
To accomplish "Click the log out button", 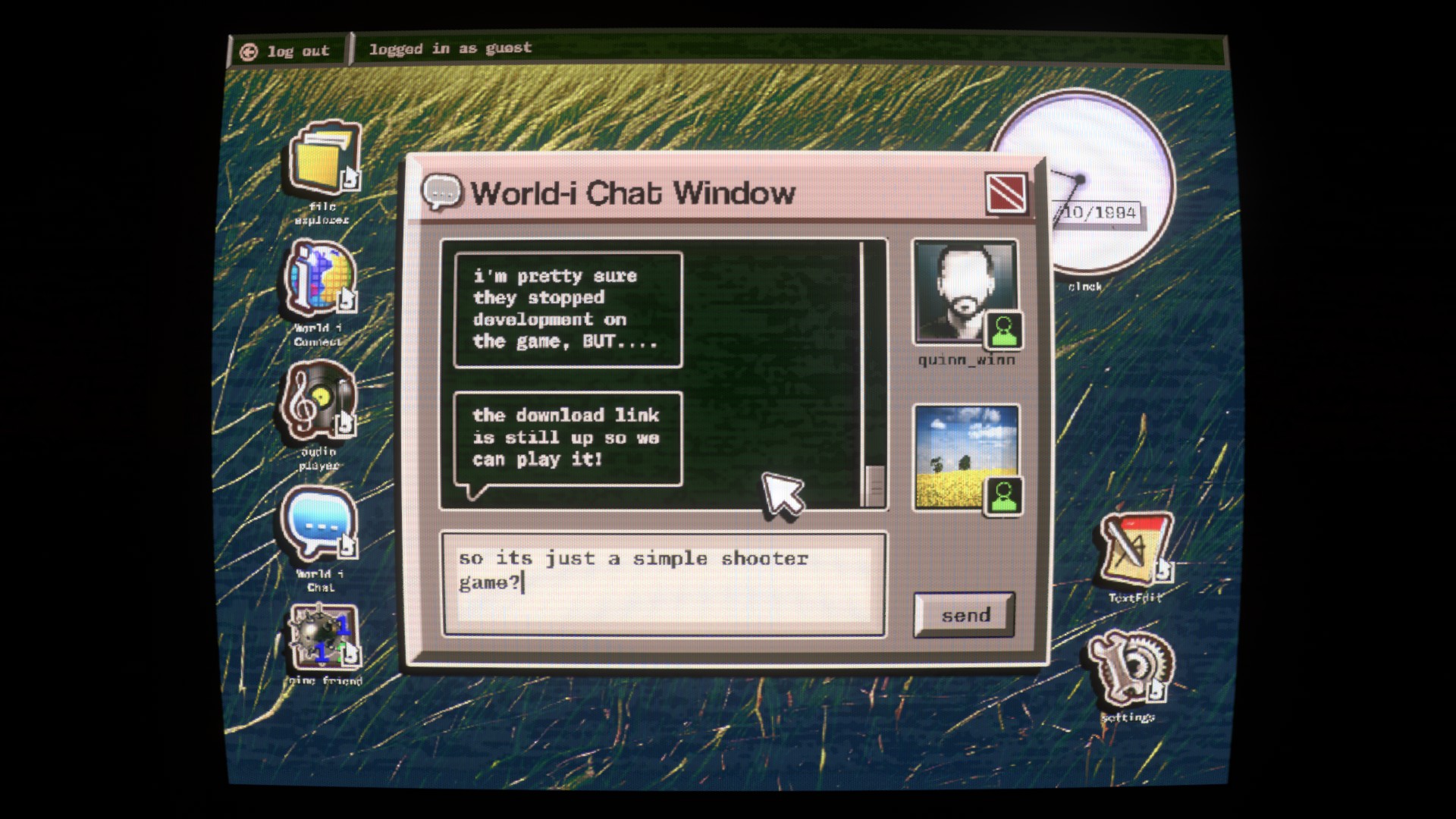I will coord(287,52).
